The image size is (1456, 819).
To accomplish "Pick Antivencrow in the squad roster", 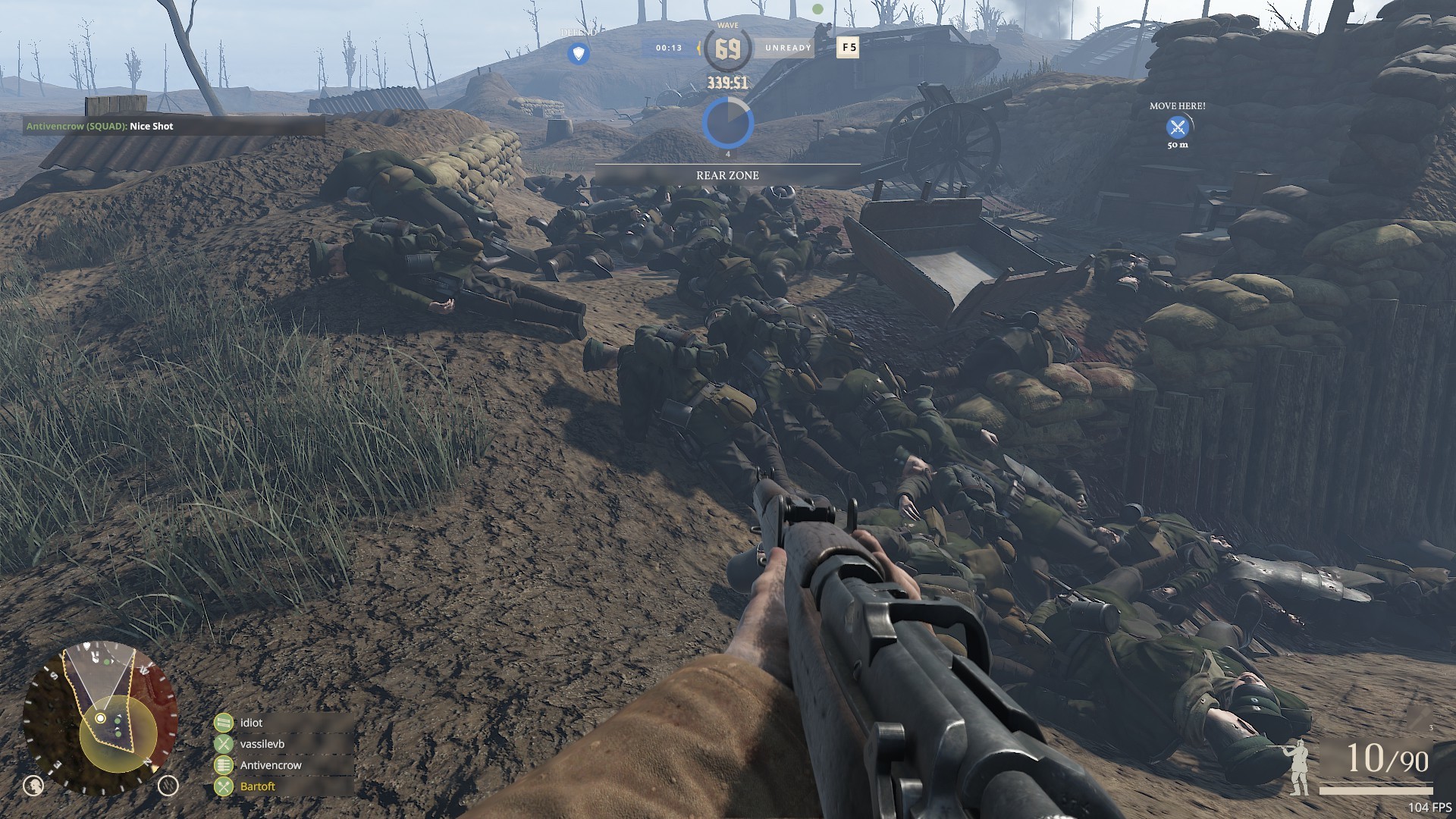I will (x=270, y=765).
